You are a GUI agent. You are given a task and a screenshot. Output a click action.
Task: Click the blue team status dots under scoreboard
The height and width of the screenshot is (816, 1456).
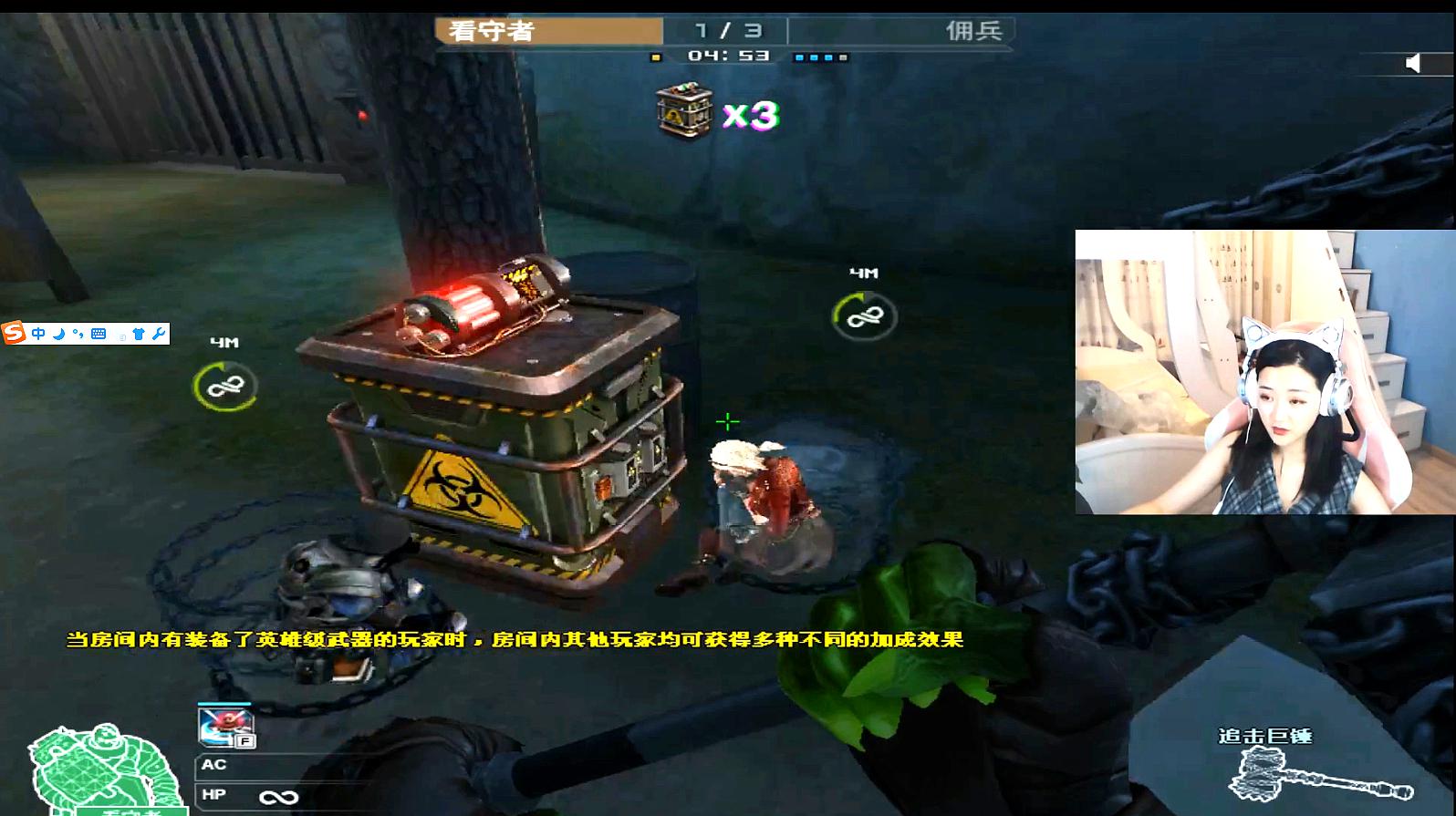[x=821, y=57]
